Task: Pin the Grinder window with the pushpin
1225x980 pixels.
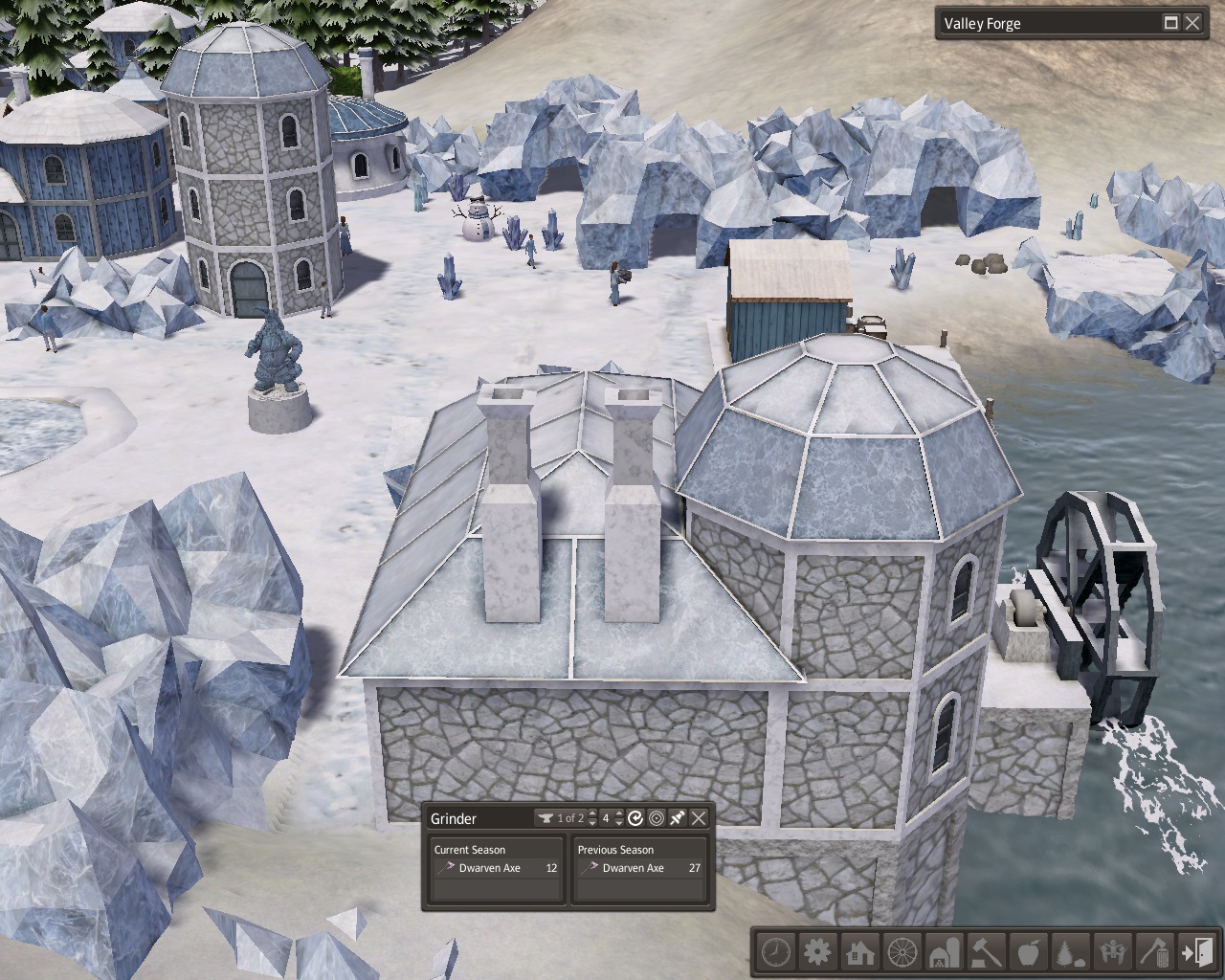Action: pyautogui.click(x=678, y=818)
